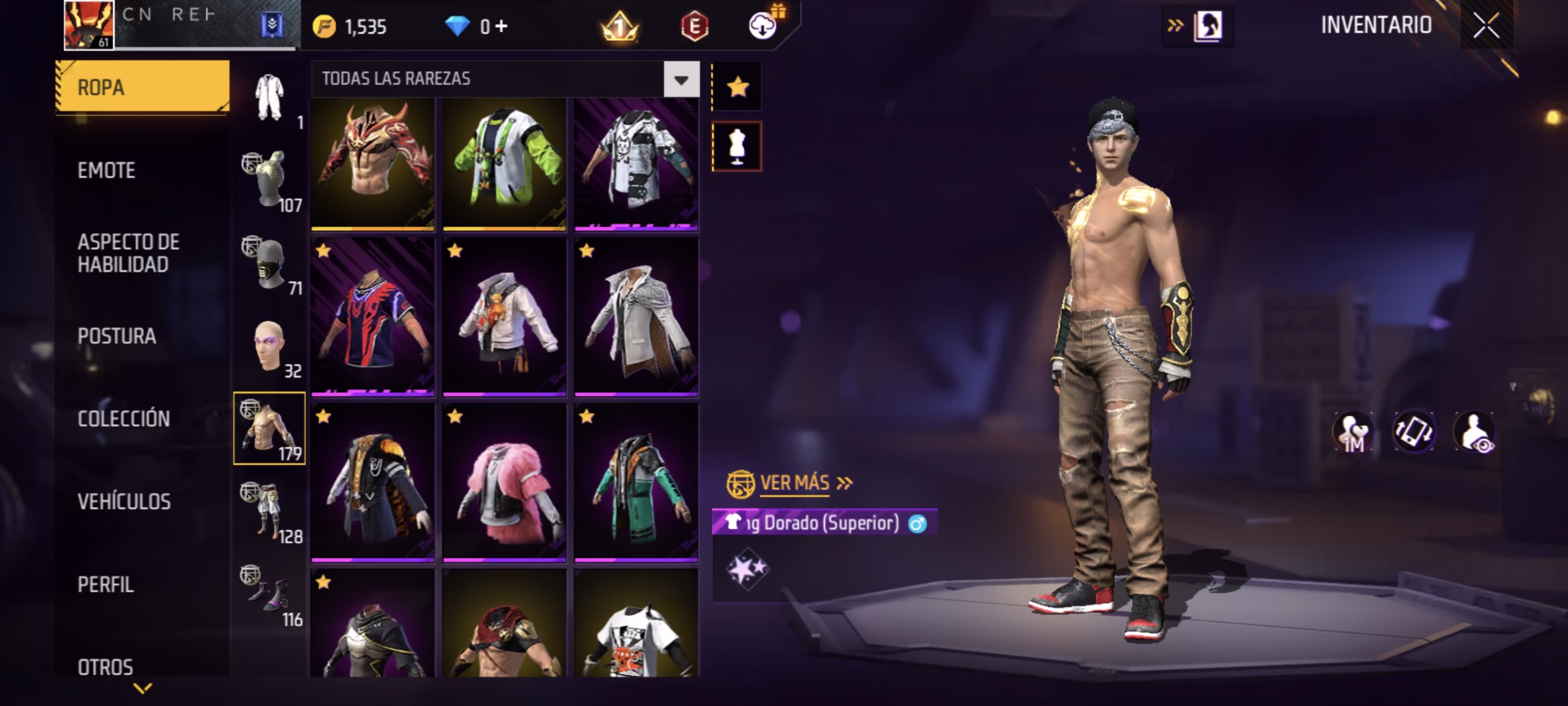This screenshot has height=706, width=1568.
Task: Select the white hoodie with teddy bear
Action: pyautogui.click(x=504, y=317)
